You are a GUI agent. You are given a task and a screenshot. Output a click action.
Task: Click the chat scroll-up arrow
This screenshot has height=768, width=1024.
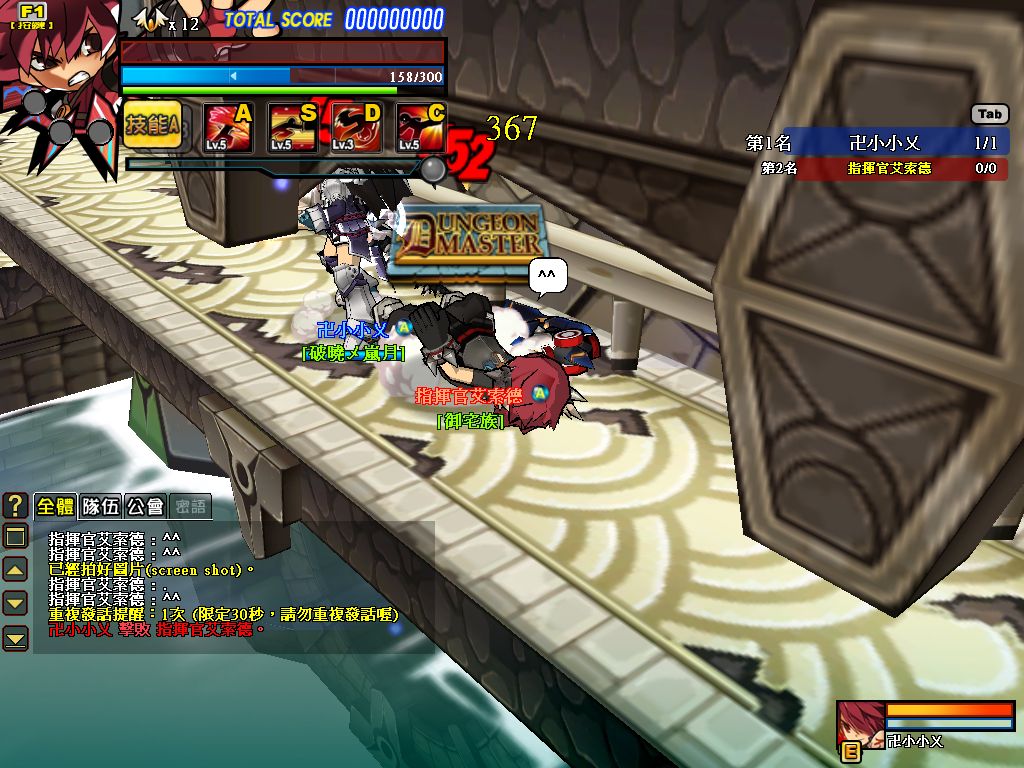tap(15, 570)
